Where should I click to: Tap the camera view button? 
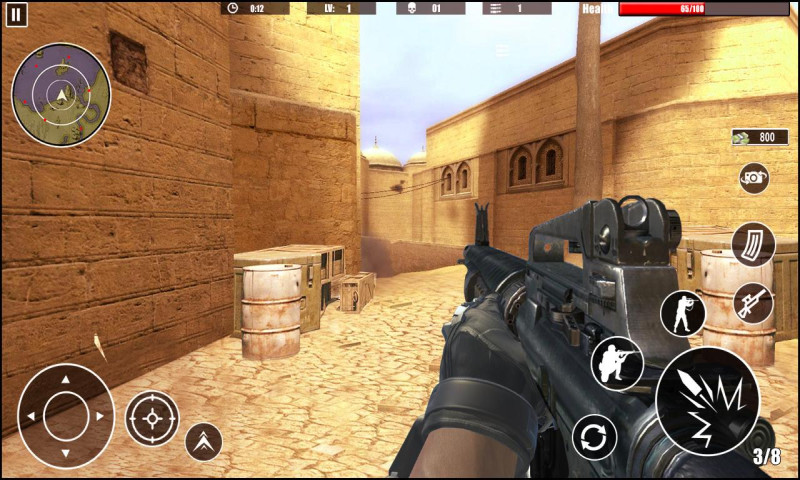[x=754, y=178]
